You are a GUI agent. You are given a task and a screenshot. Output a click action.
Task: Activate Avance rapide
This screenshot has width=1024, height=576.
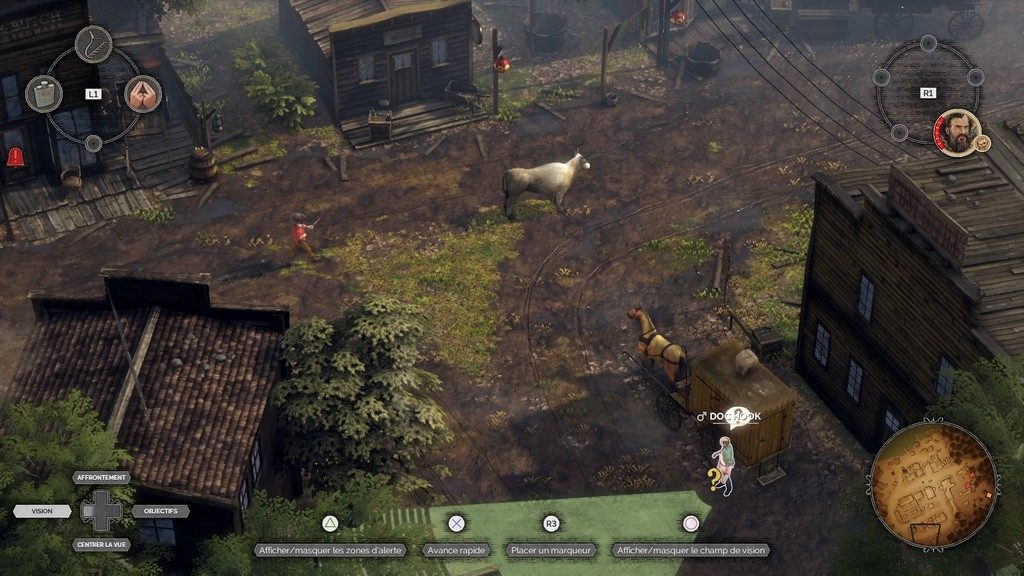click(x=456, y=550)
